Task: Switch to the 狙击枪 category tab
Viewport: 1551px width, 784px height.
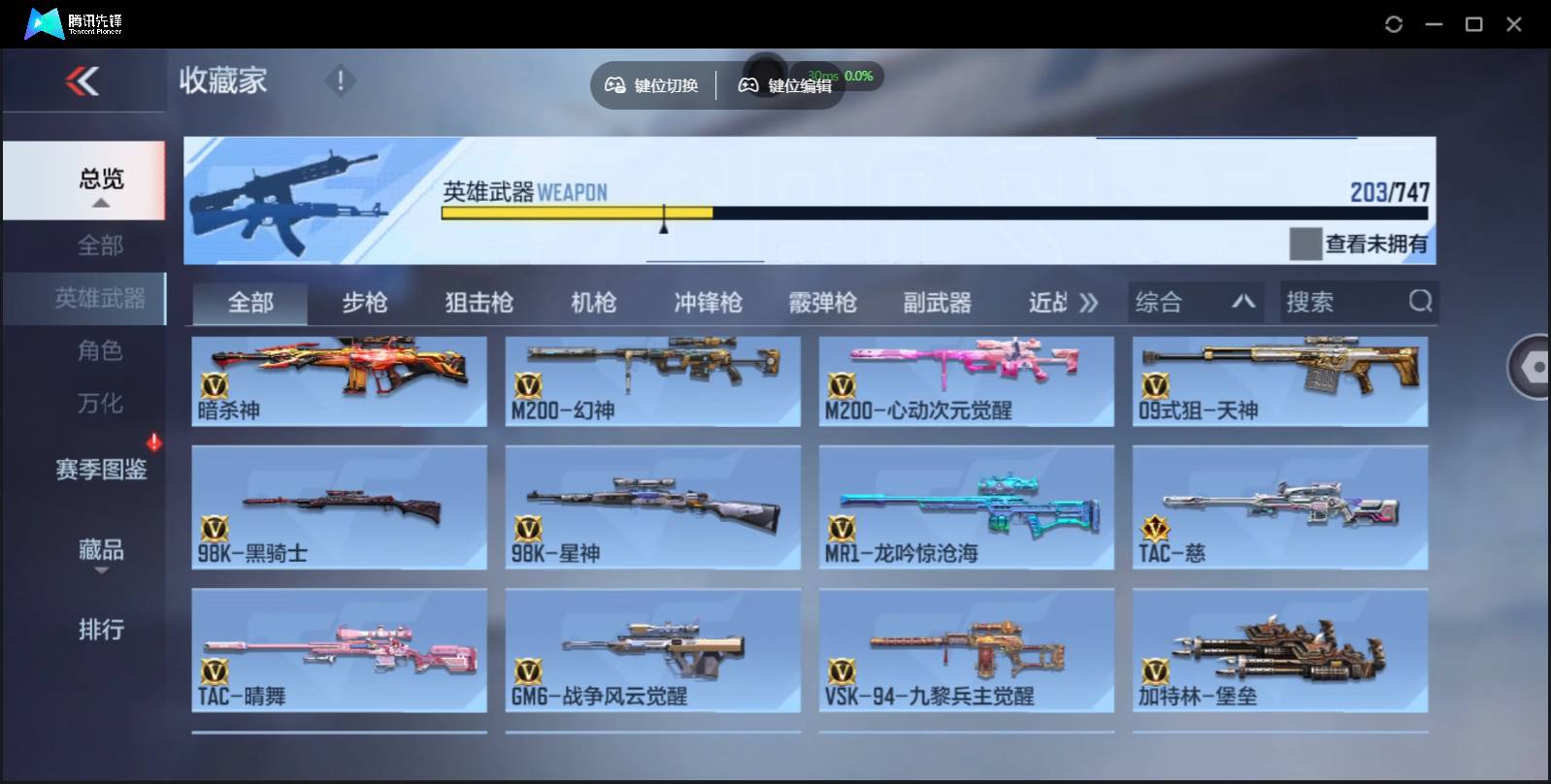Action: tap(480, 302)
